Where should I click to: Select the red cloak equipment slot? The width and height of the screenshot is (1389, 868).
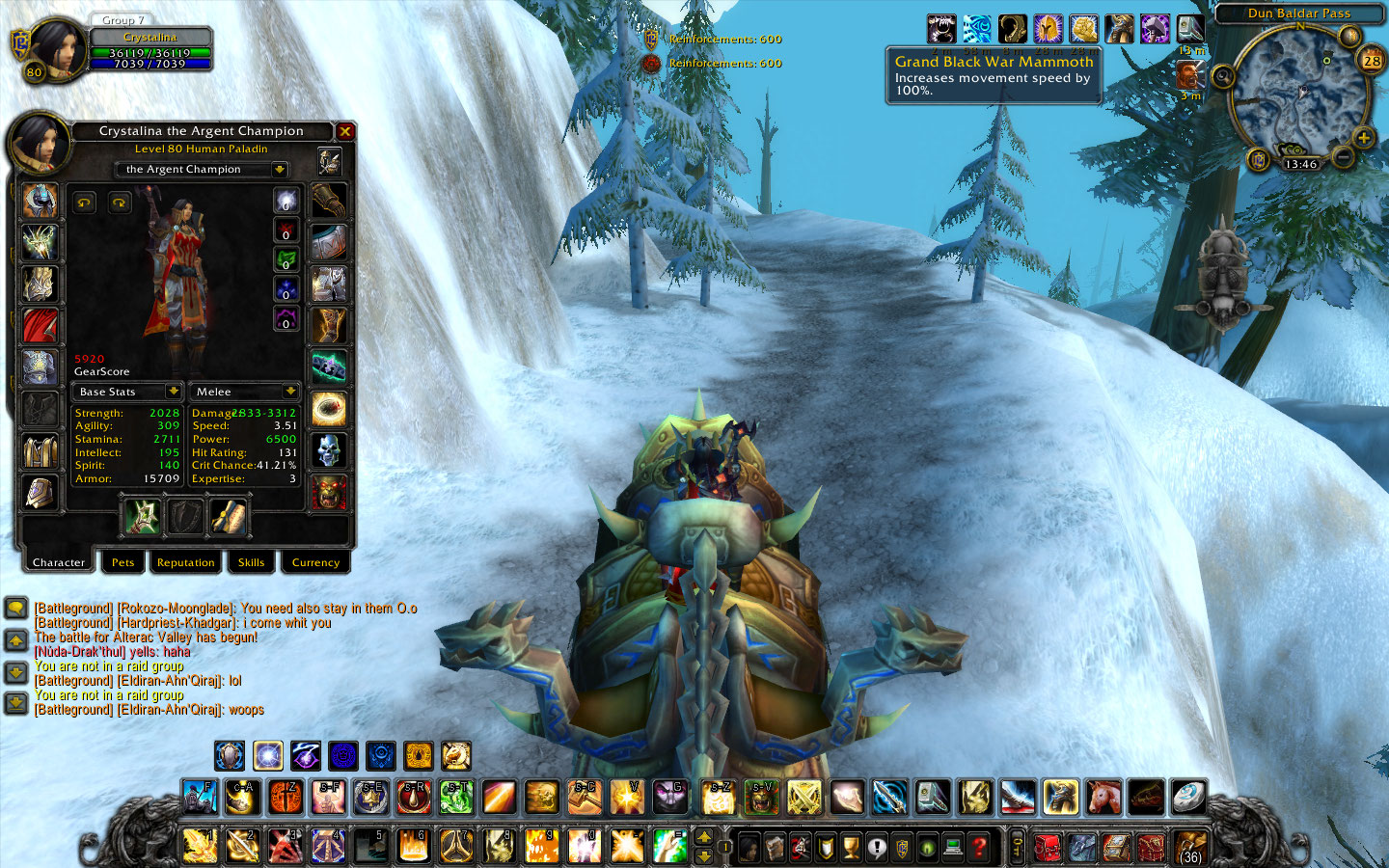tap(40, 326)
